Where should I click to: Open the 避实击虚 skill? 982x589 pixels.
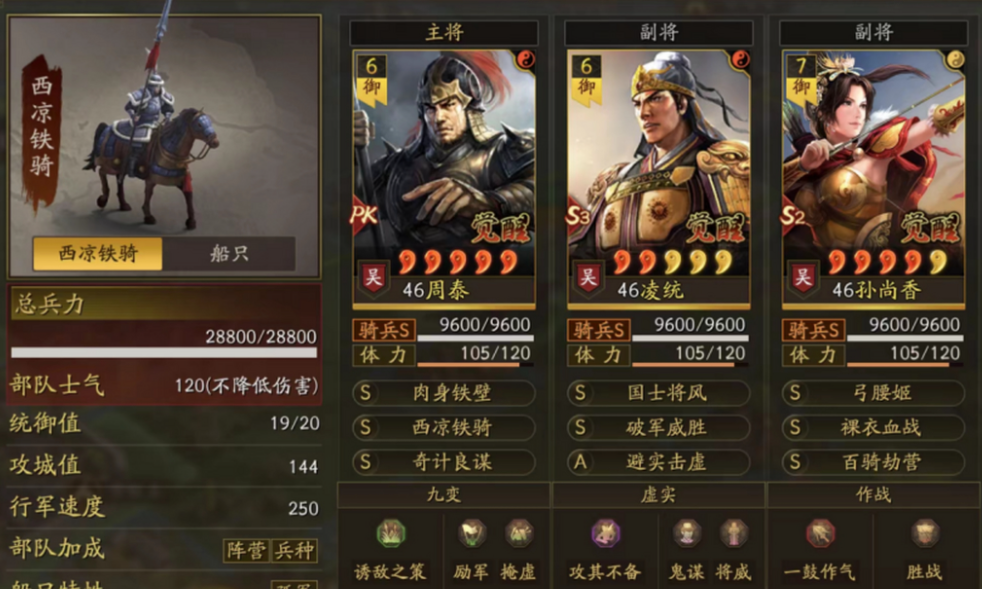(658, 462)
